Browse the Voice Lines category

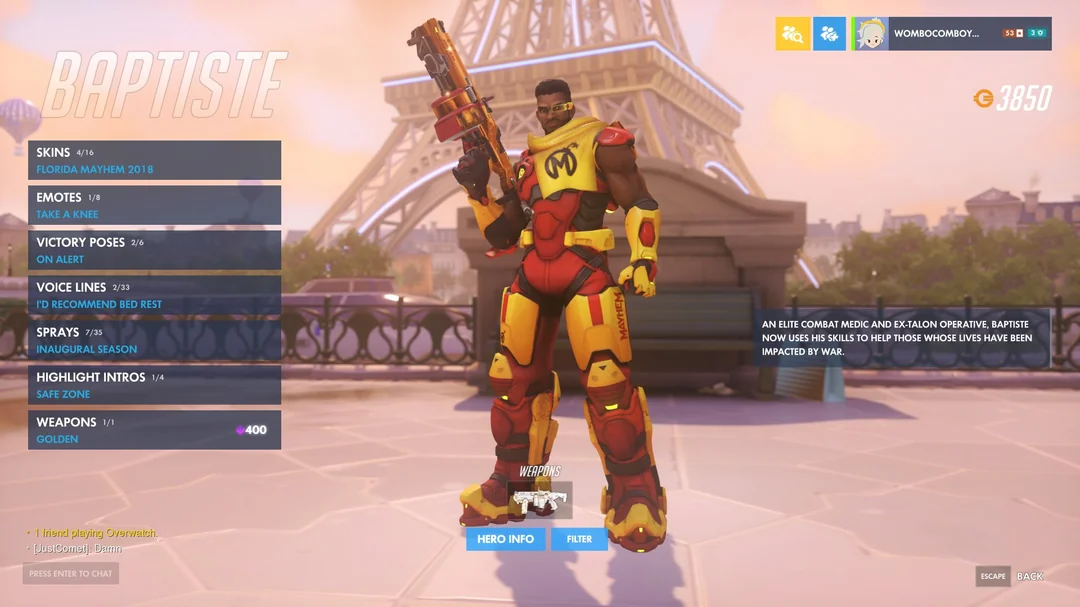click(154, 295)
